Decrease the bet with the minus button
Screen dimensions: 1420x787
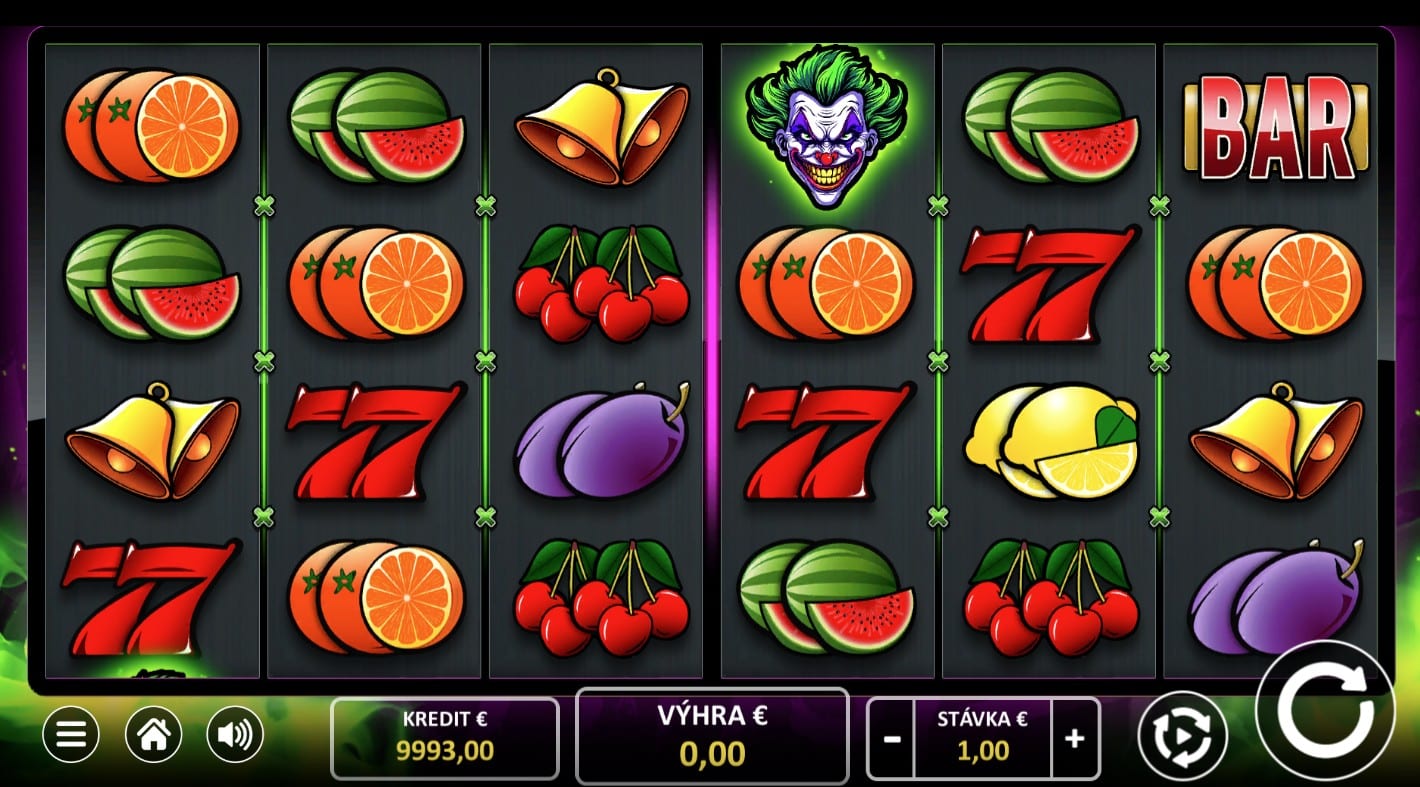tap(891, 737)
